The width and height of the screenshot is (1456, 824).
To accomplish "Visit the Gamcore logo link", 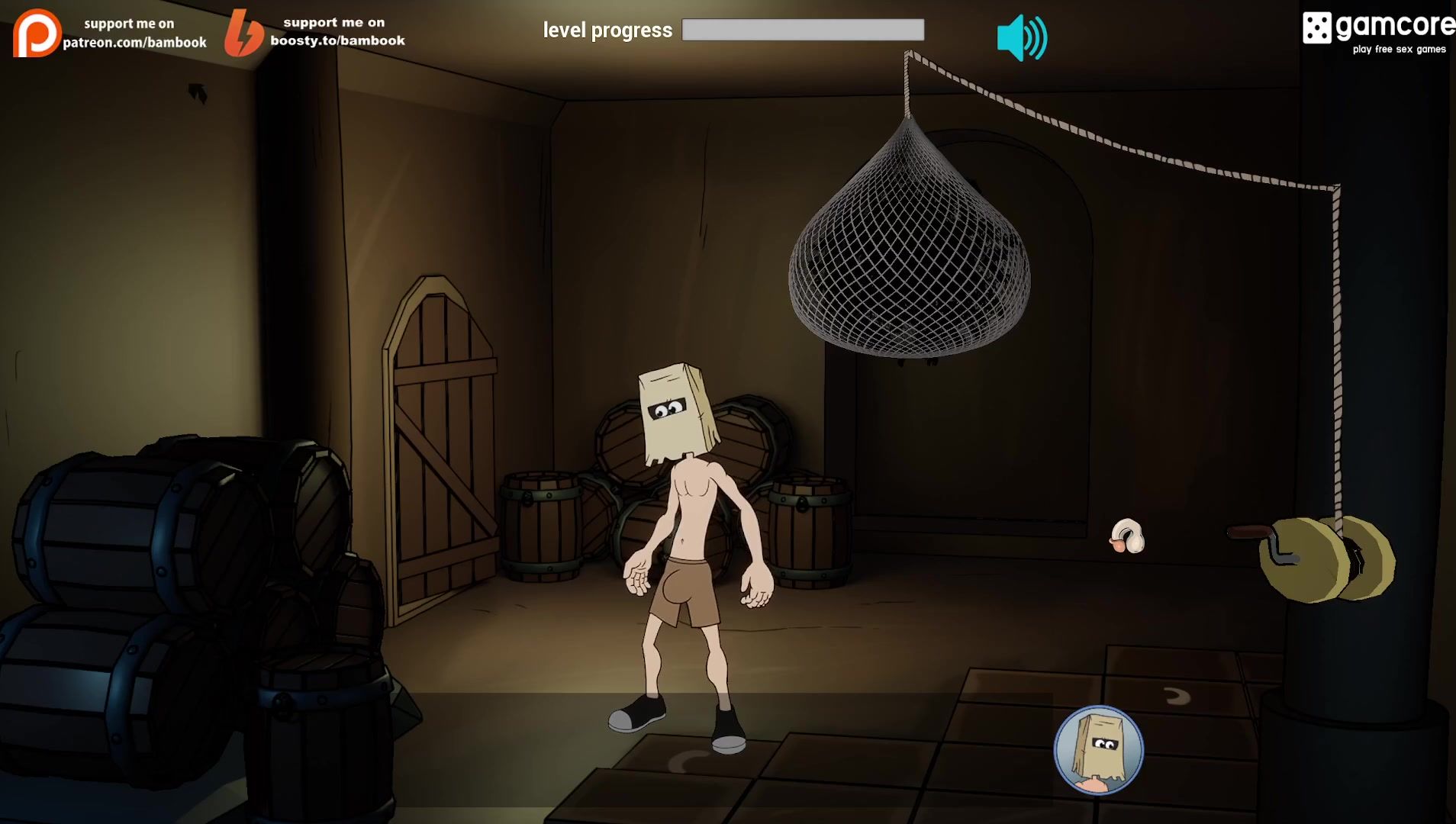I will (1377, 32).
